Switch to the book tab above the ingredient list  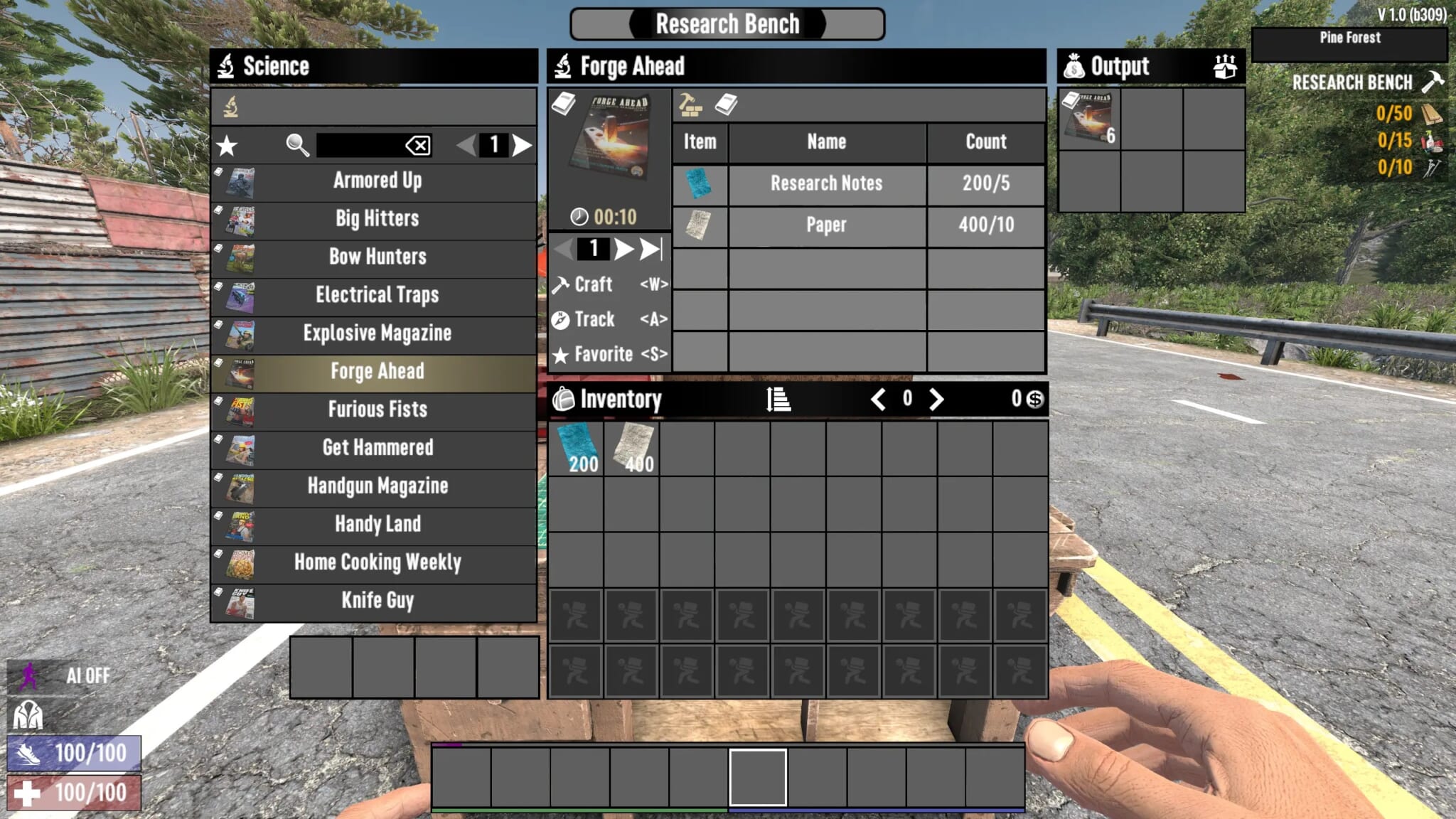pos(724,105)
